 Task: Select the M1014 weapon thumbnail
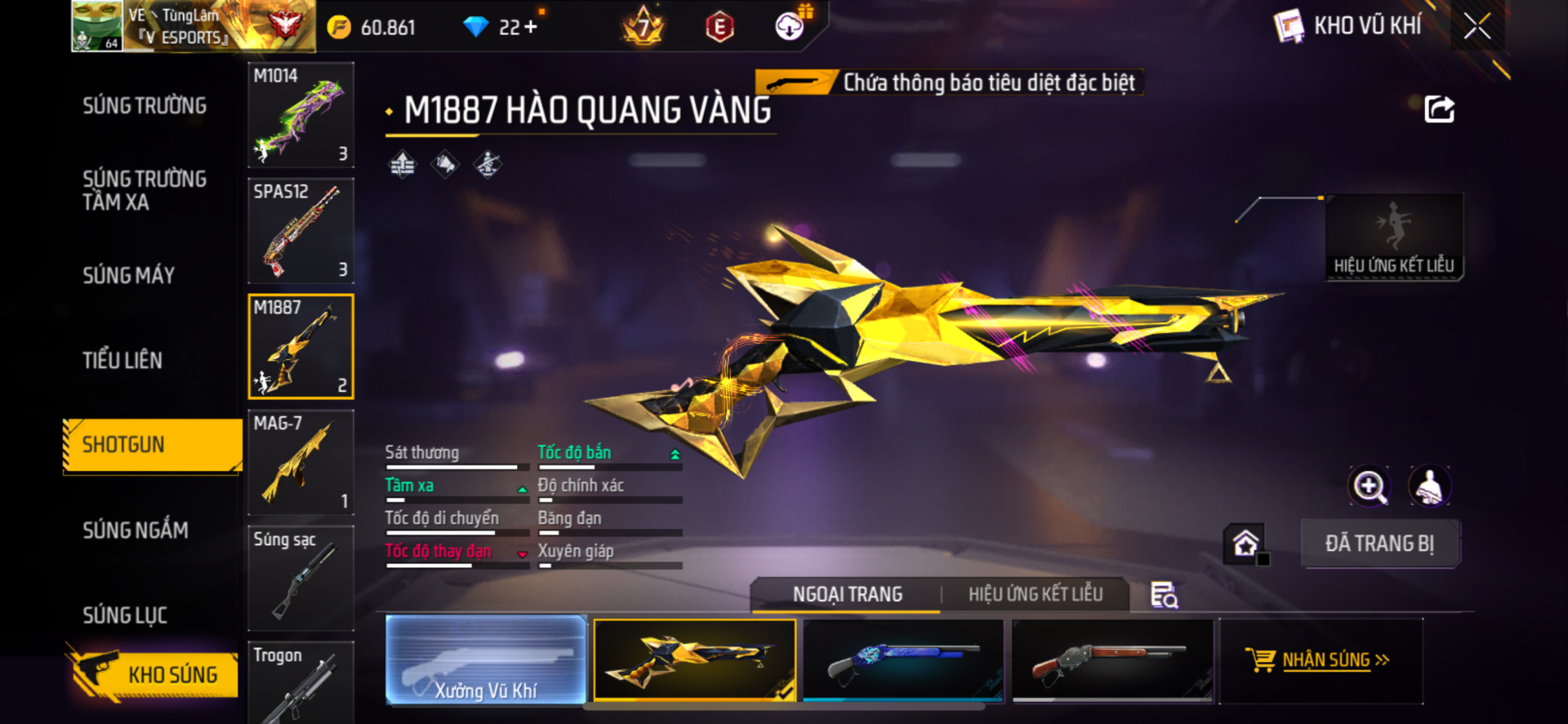pyautogui.click(x=301, y=115)
